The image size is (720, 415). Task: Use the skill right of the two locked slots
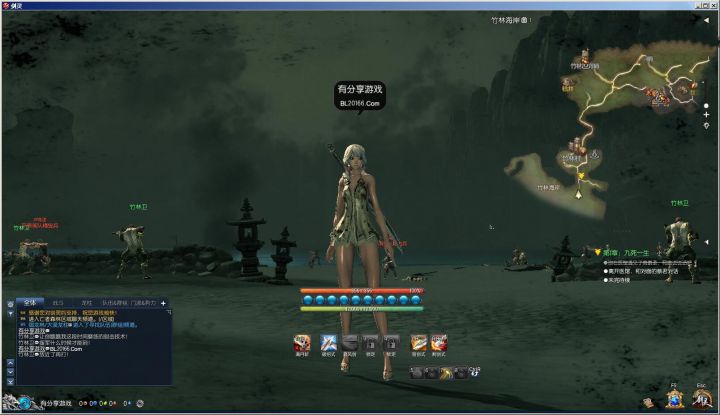(419, 343)
